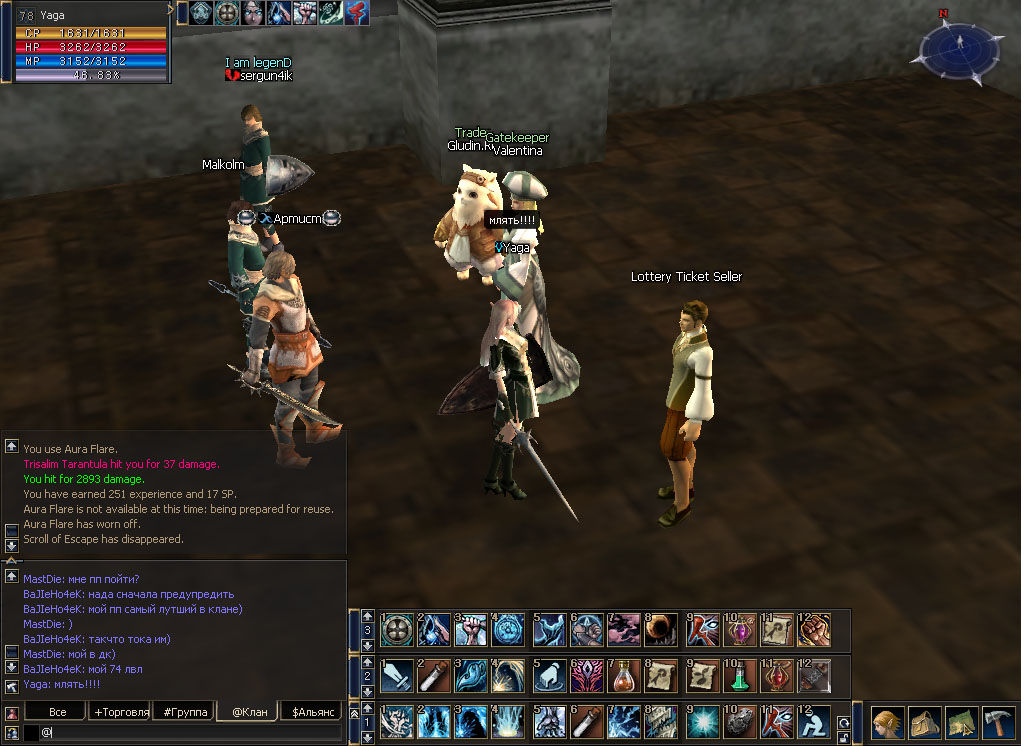Viewport: 1024px width, 746px height.
Task: Use the orange flask potion on hotbar 2
Action: (624, 675)
